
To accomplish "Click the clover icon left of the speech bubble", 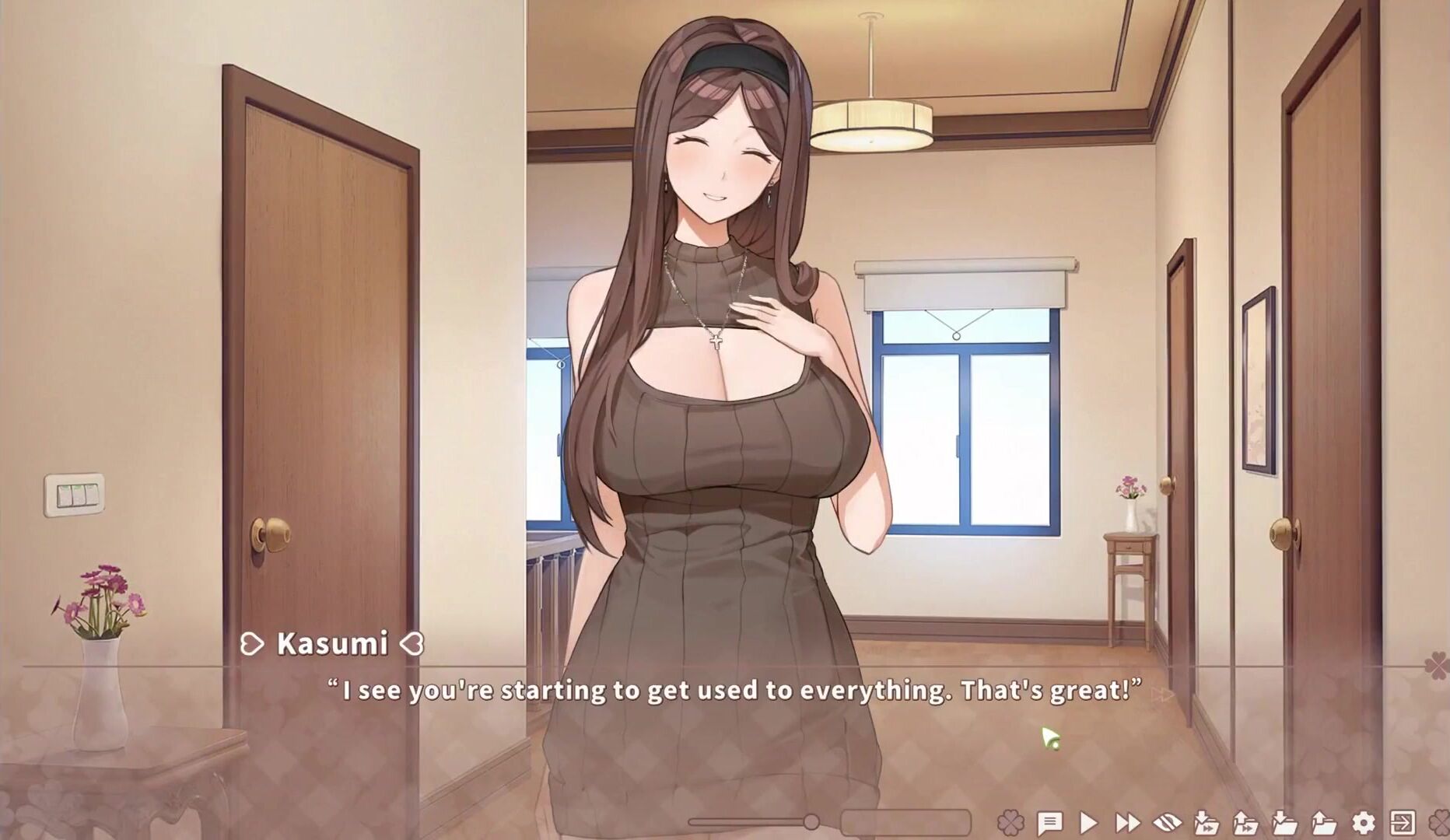I will tap(1010, 822).
